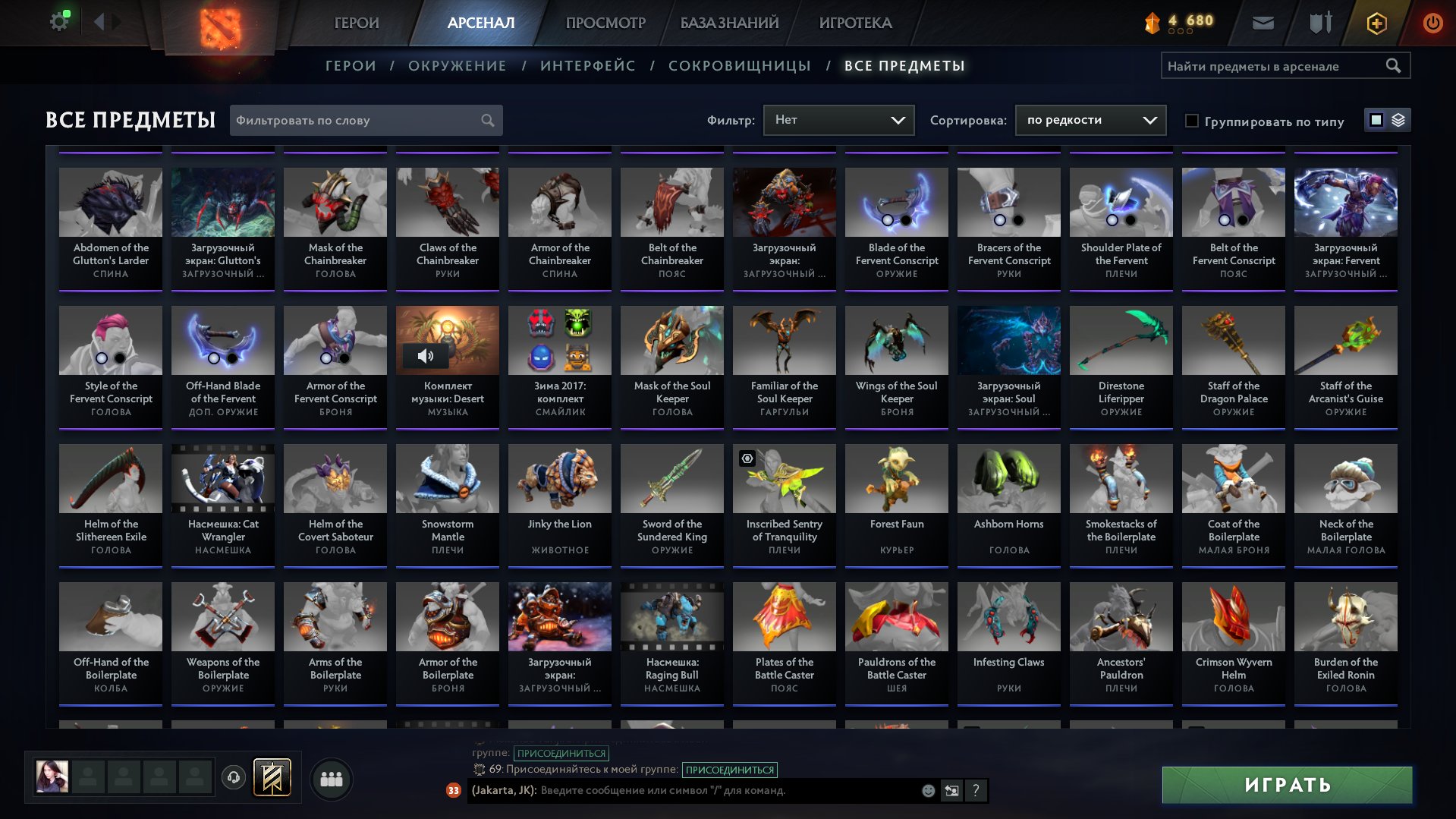Open the СОКРОВИЩНИЦЫ section tab
The width and height of the screenshot is (1456, 819).
coord(737,66)
